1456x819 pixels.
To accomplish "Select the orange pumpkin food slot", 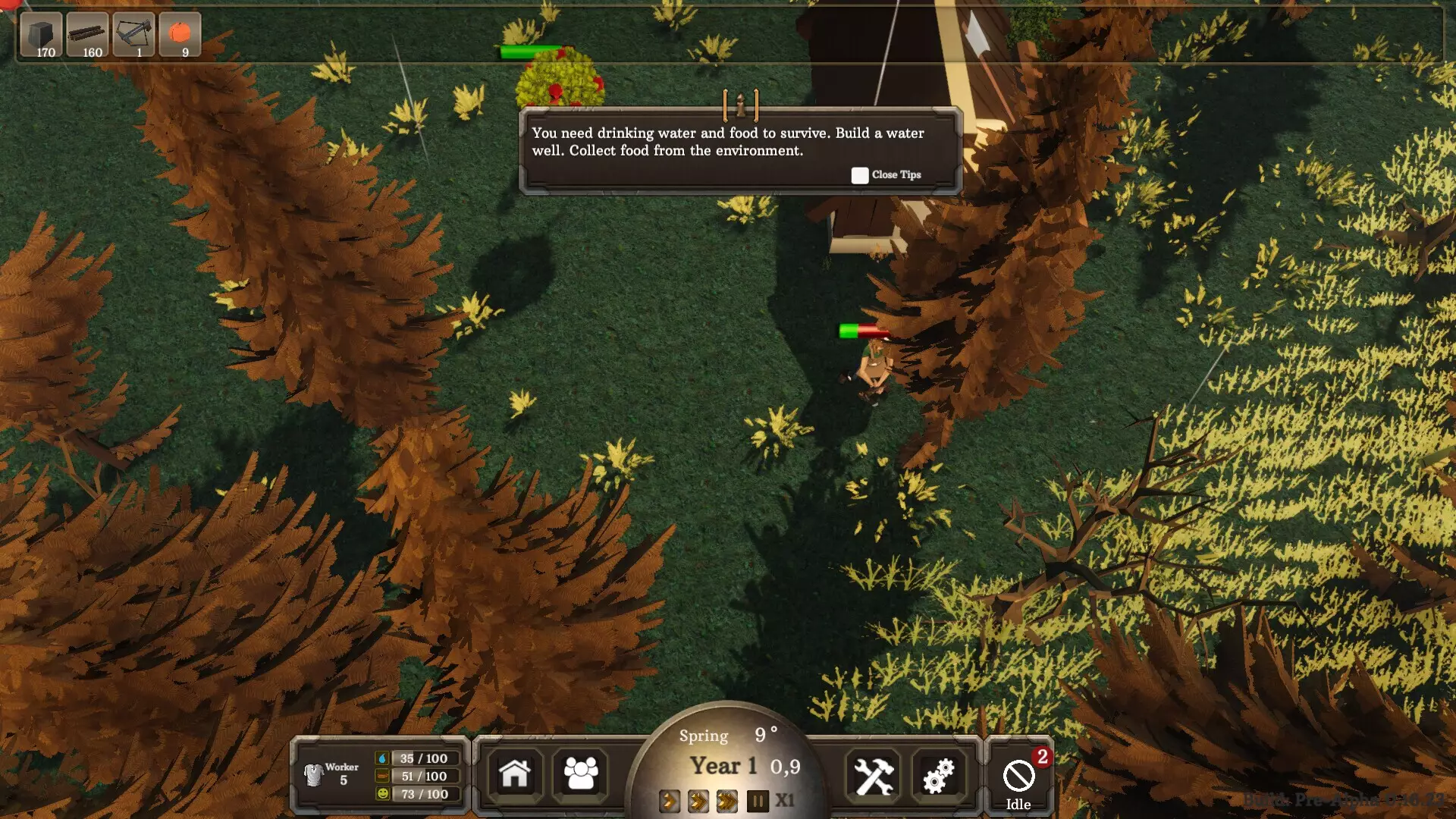I will 180,35.
